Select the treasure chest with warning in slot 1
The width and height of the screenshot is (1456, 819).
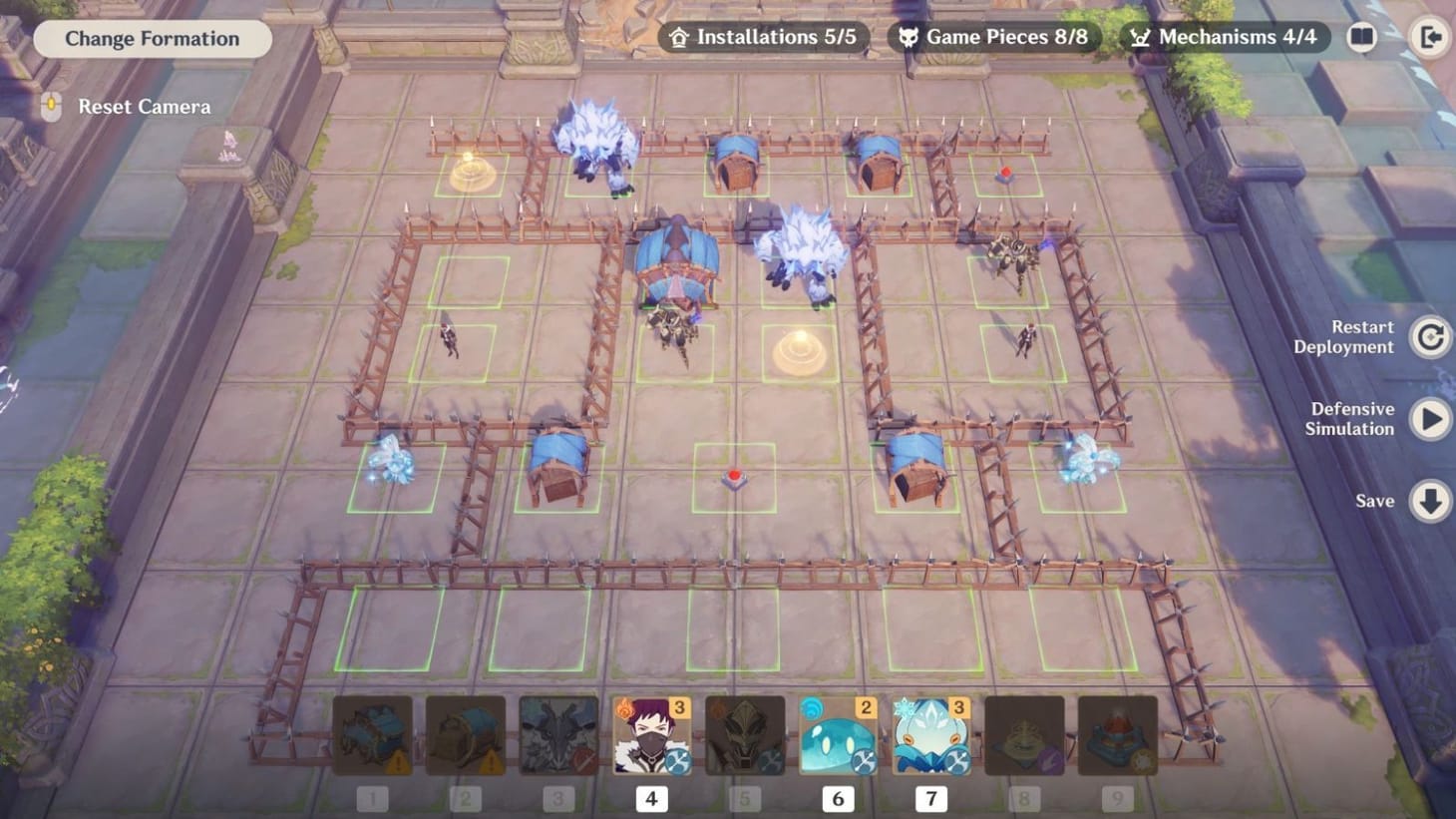click(x=371, y=735)
